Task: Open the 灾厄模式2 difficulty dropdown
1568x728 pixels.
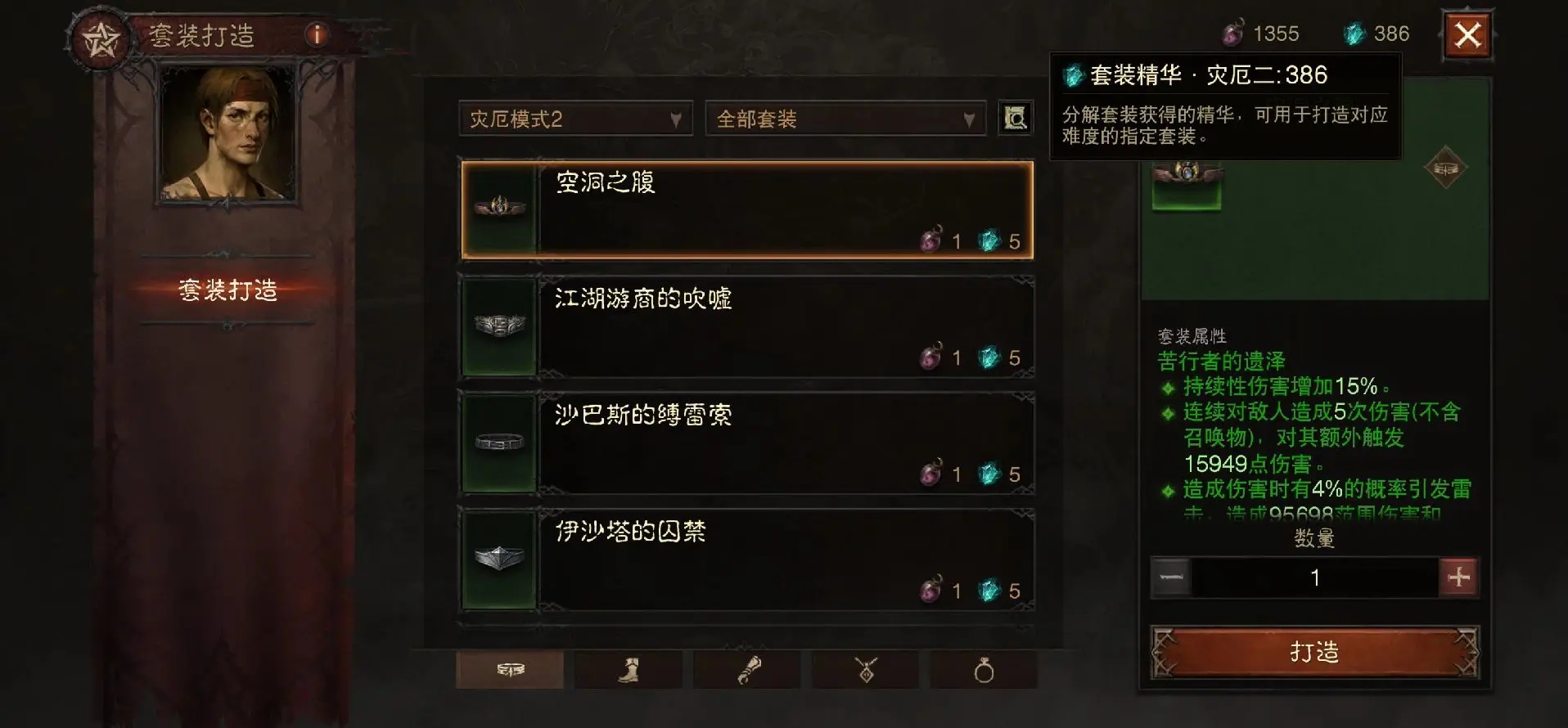Action: point(573,118)
